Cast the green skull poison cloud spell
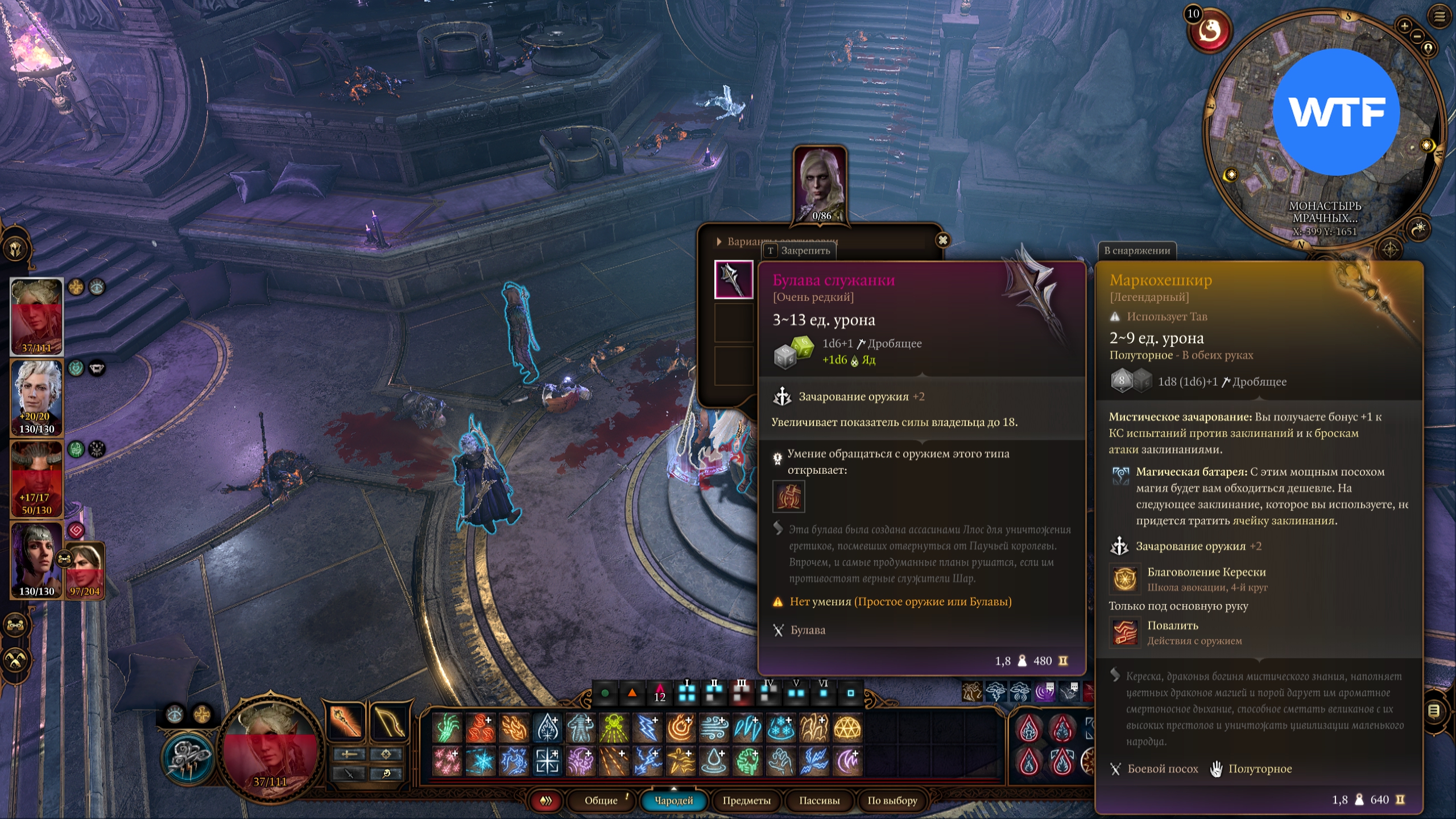The height and width of the screenshot is (819, 1456). 614,728
